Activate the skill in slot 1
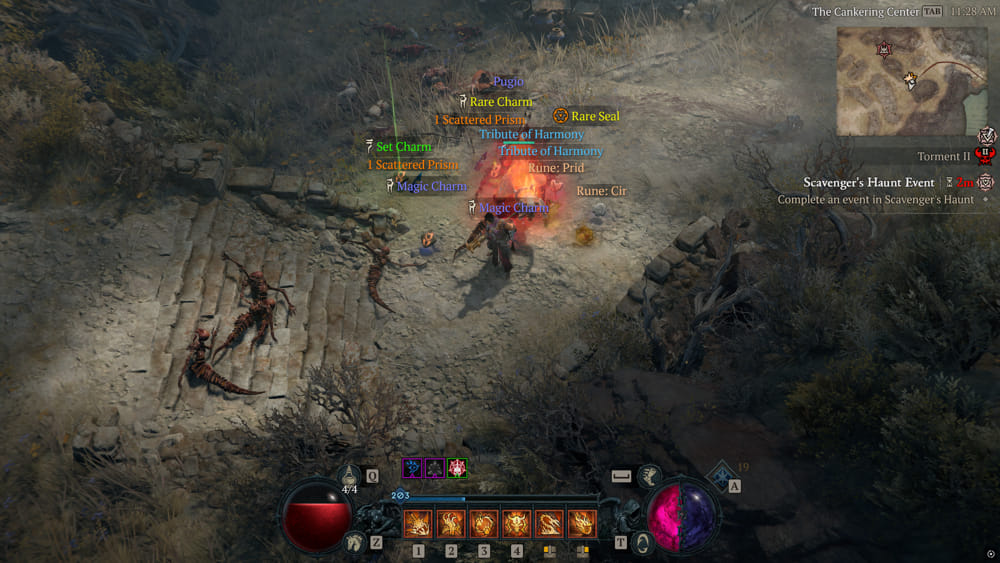Viewport: 1000px width, 563px height. (418, 523)
